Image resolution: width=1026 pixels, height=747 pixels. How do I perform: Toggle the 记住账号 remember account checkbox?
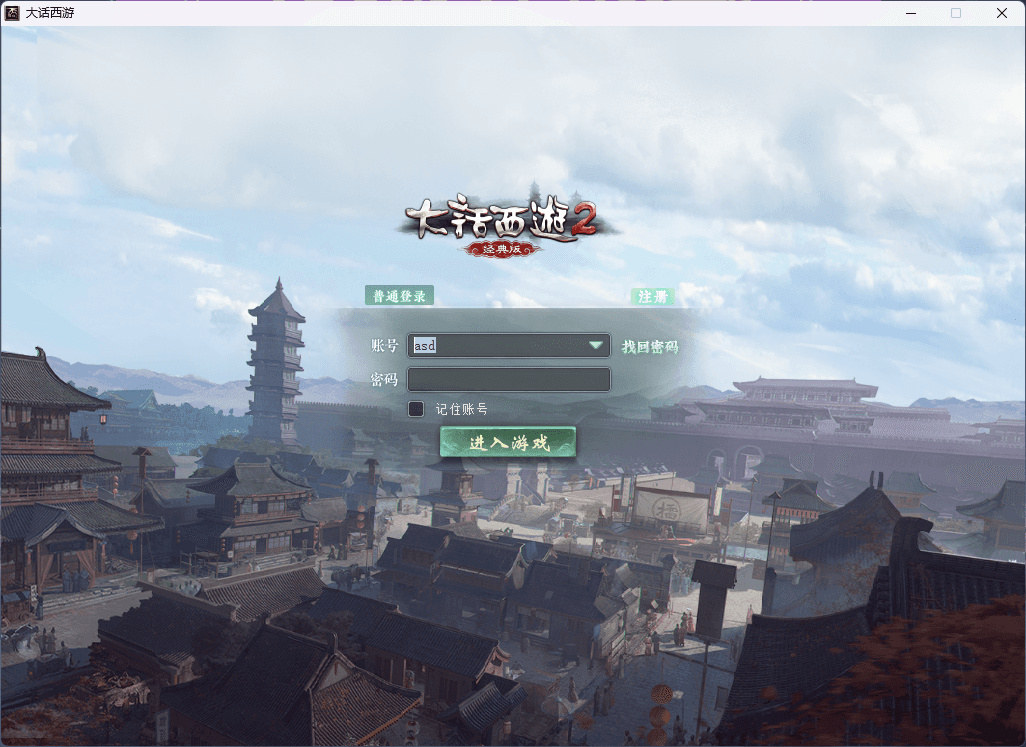[416, 409]
